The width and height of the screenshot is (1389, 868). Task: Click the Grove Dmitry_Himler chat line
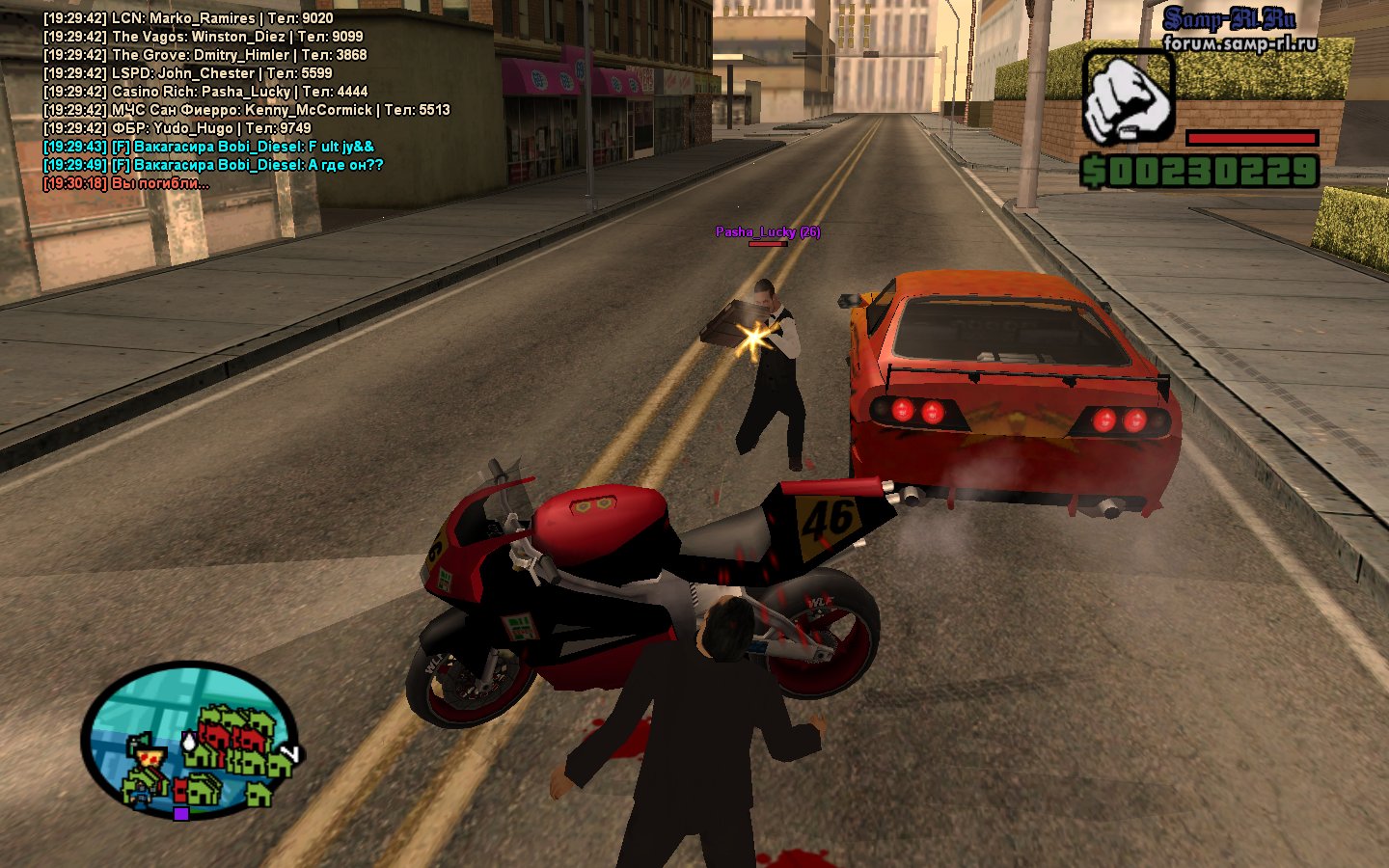(x=204, y=55)
